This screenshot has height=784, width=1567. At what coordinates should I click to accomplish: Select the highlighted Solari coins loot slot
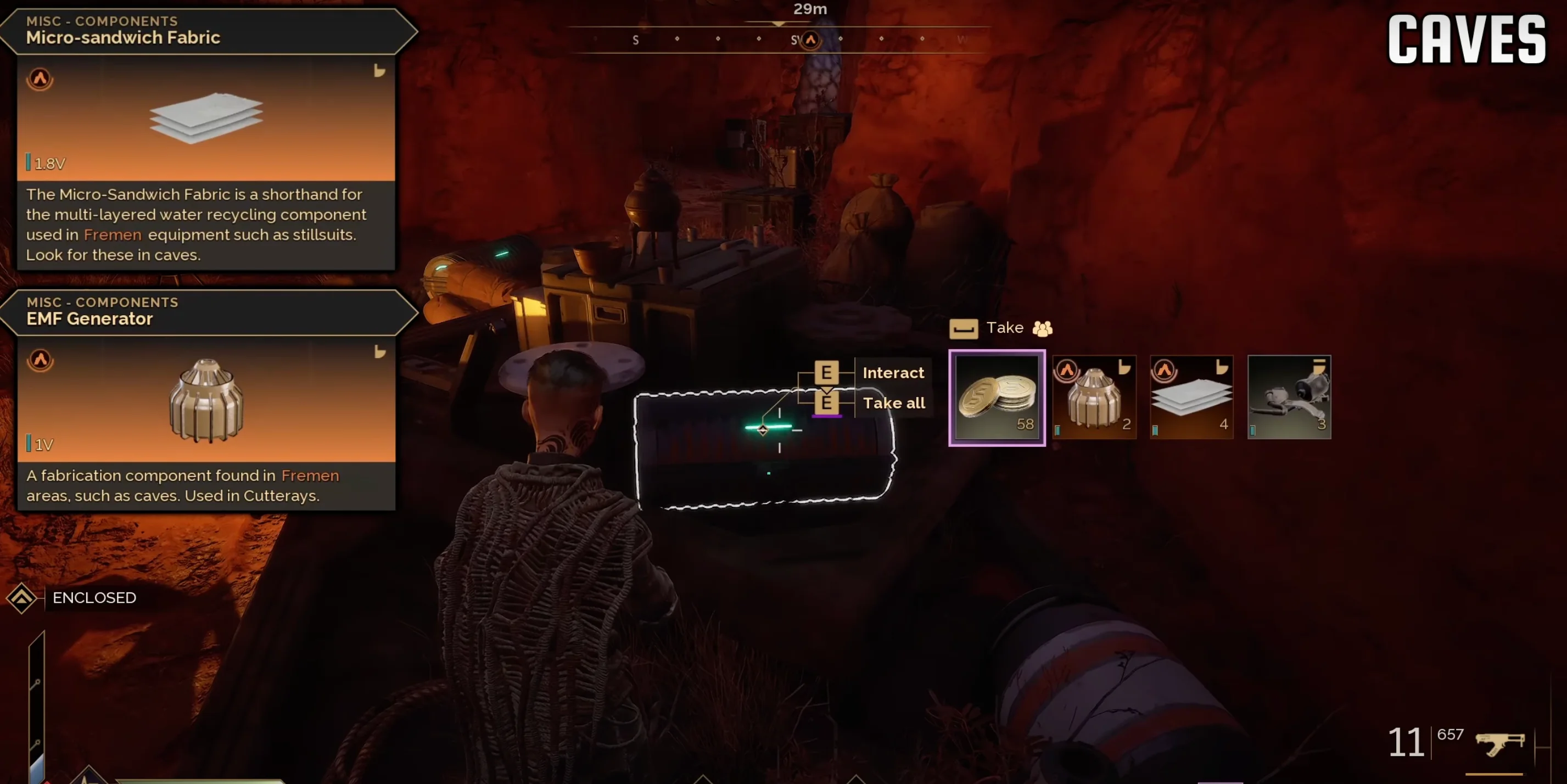997,397
